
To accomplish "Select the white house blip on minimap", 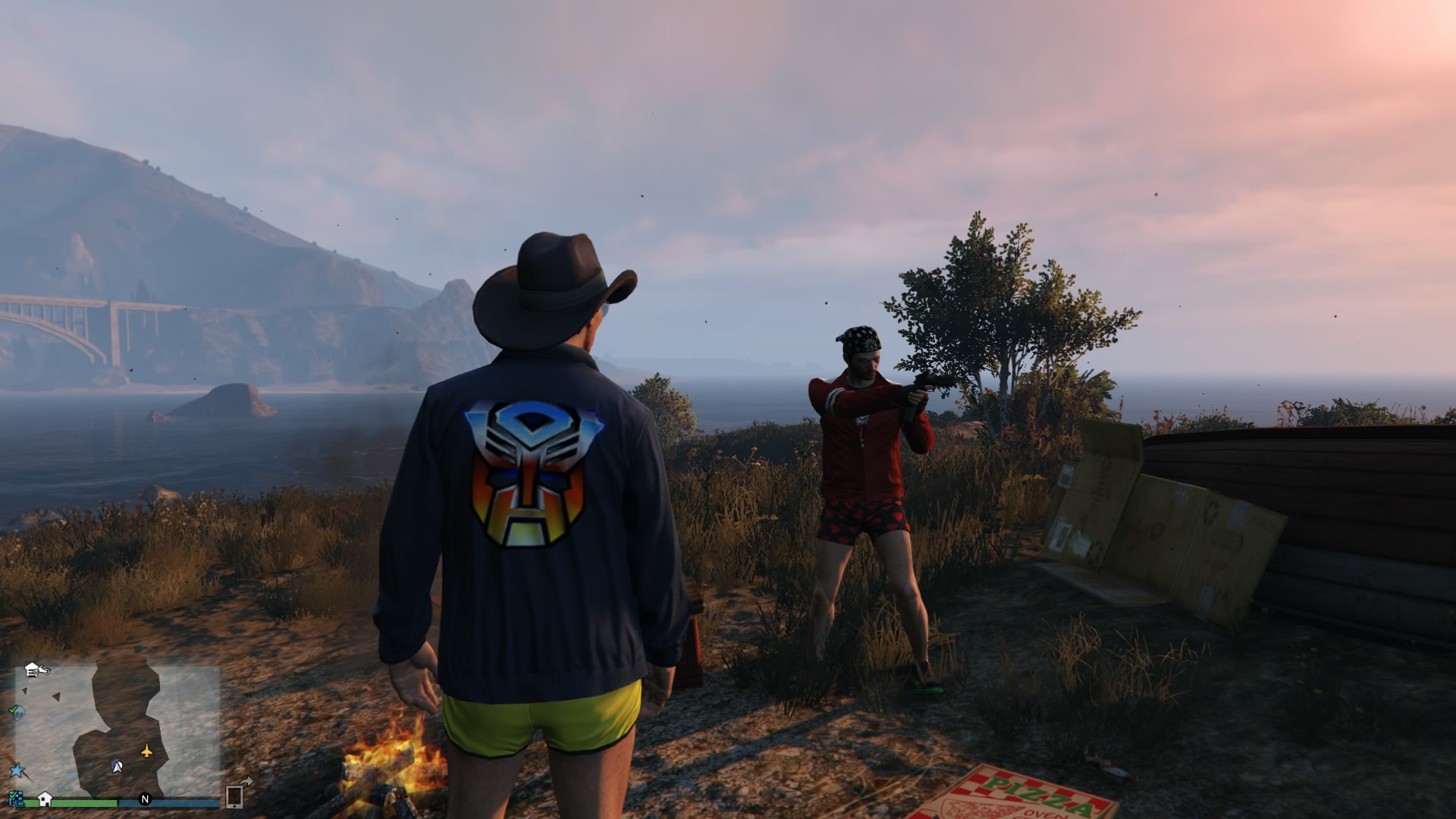I will pyautogui.click(x=45, y=799).
